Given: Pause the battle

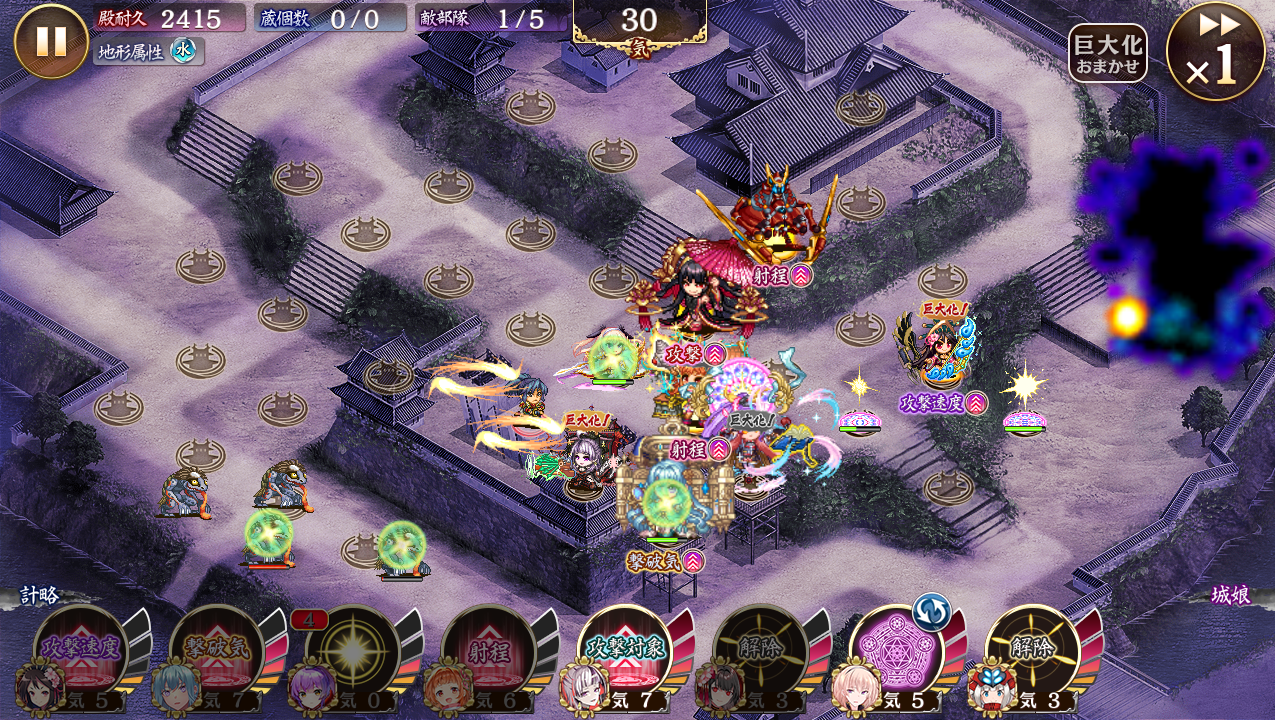Looking at the screenshot, I should [51, 41].
